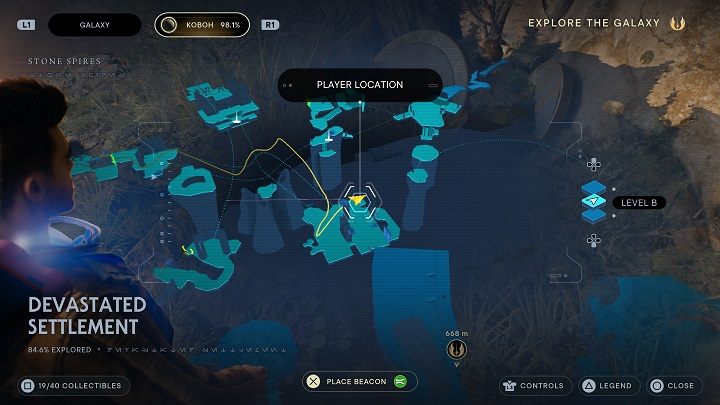Switch to the Galaxy map tab
This screenshot has width=720, height=405.
[x=93, y=24]
